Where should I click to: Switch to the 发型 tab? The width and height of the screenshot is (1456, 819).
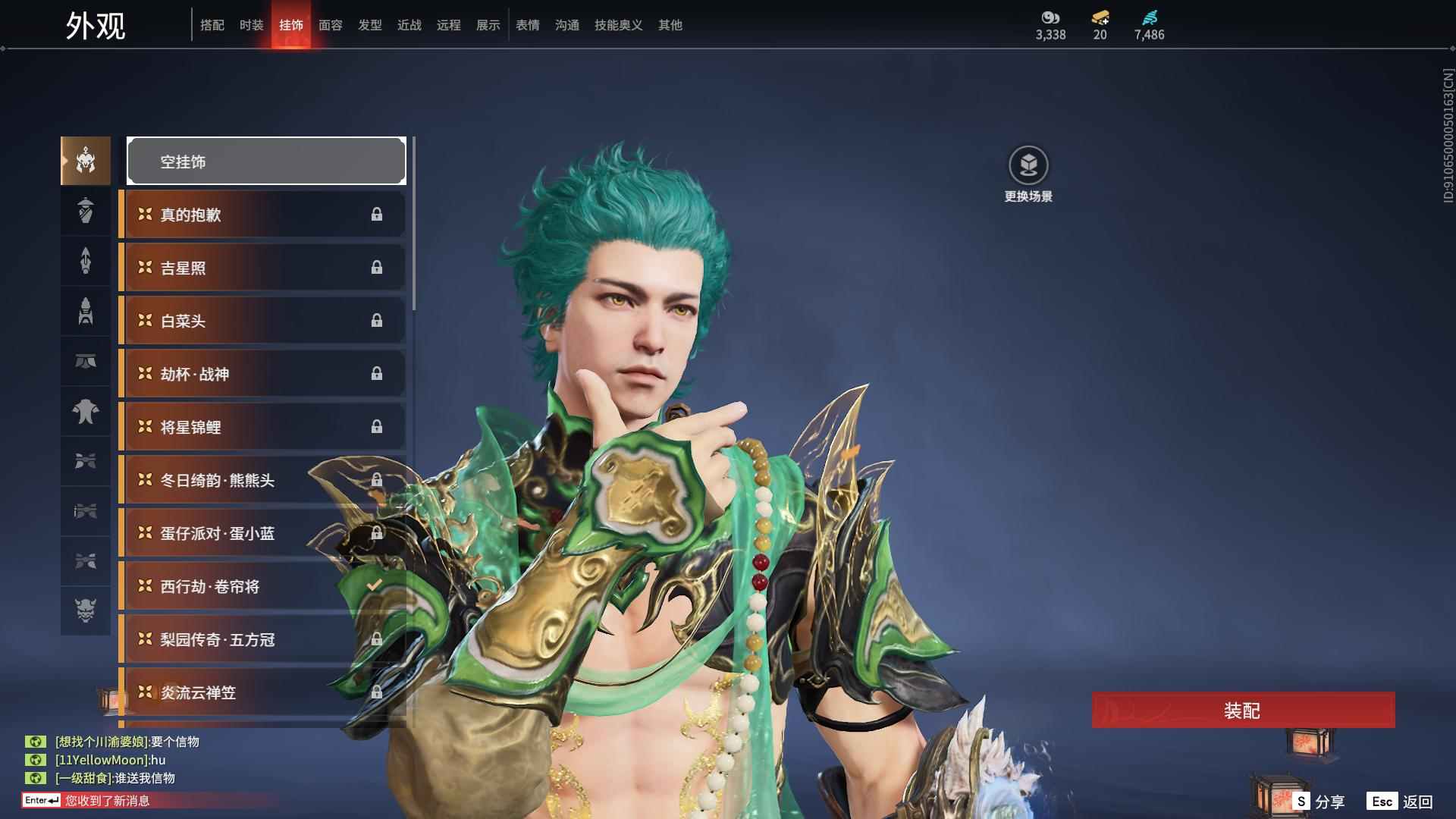tap(369, 25)
